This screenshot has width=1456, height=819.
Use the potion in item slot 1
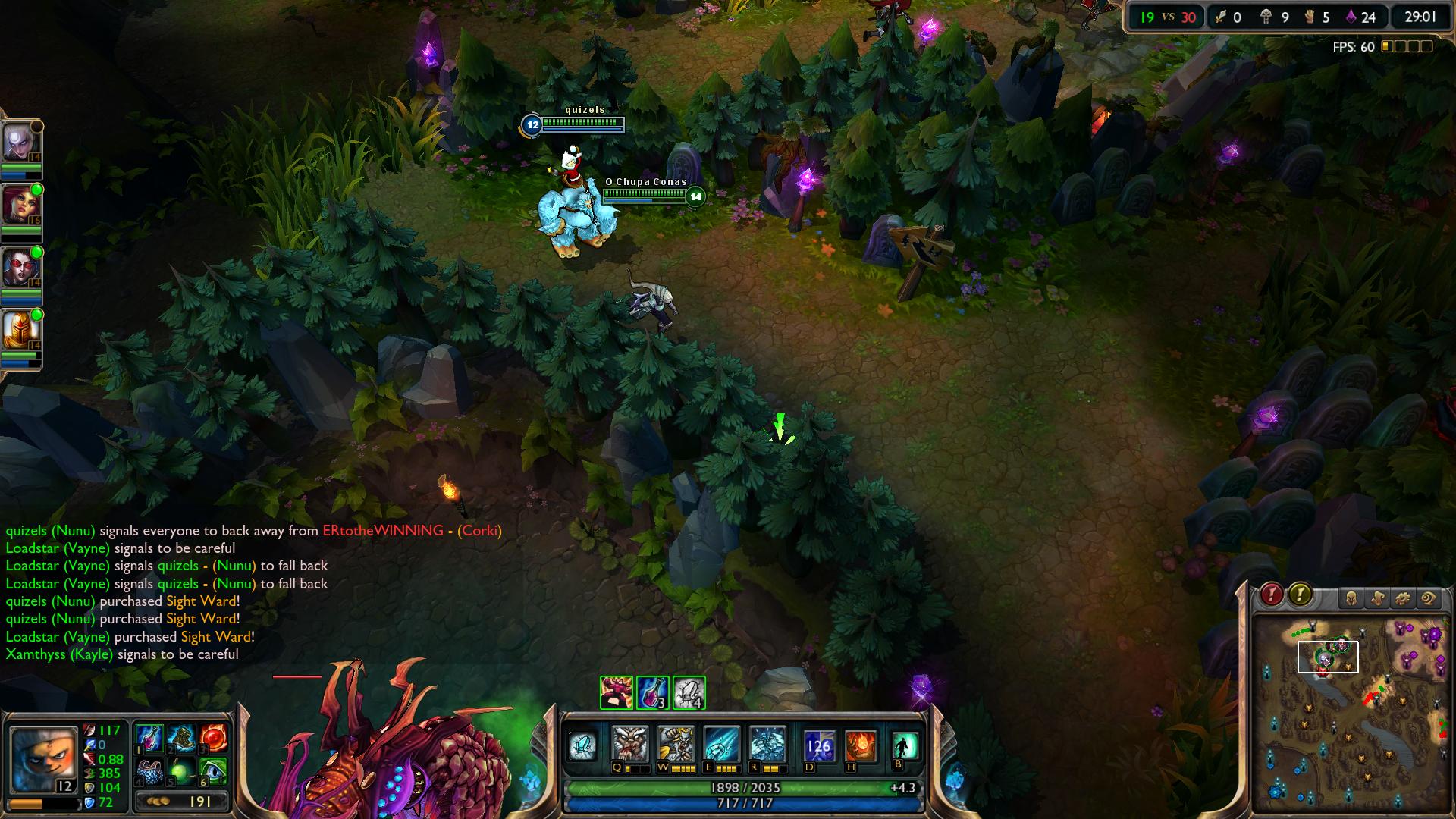click(149, 737)
